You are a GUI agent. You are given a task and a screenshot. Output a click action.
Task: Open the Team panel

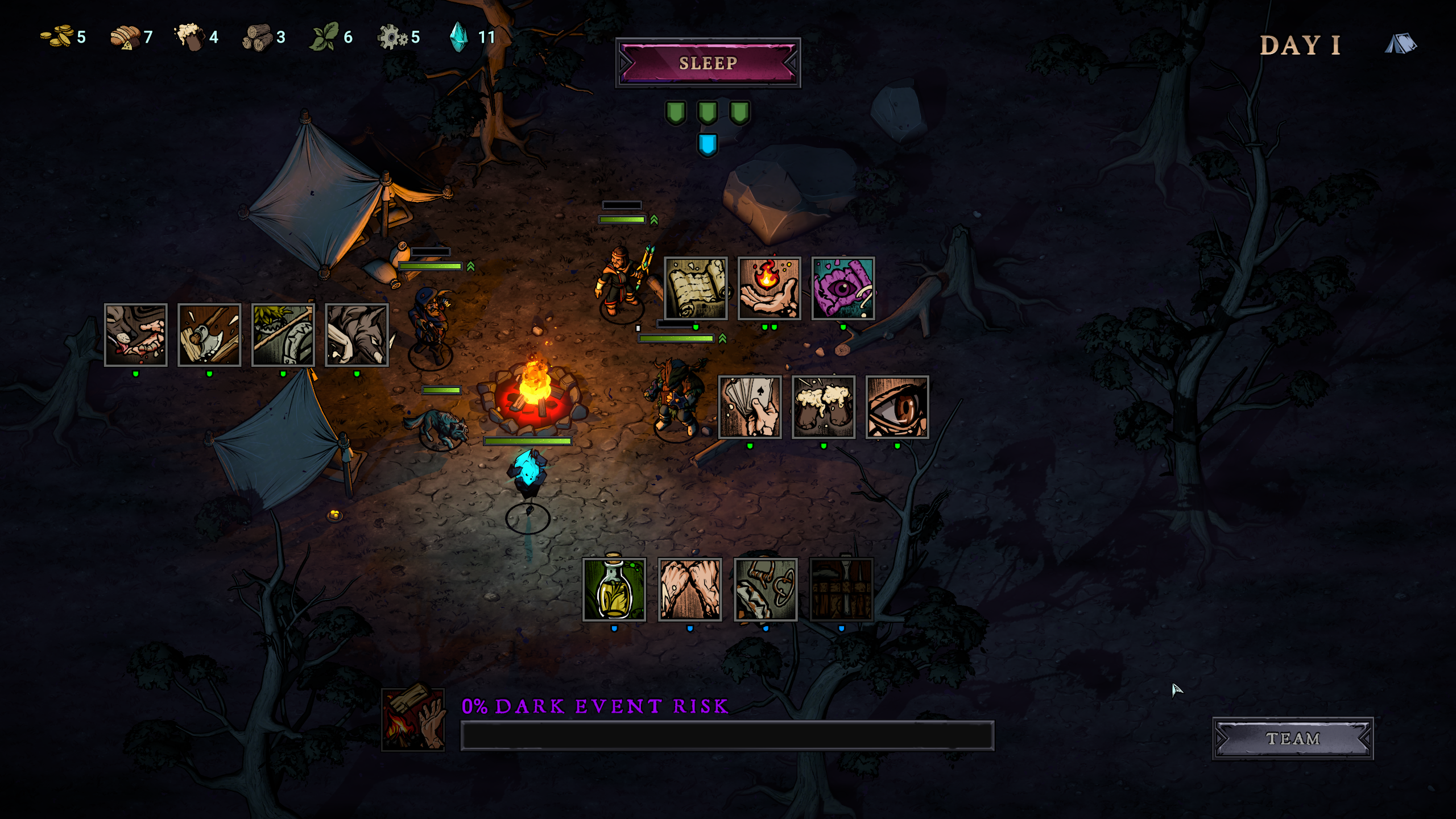click(1292, 738)
